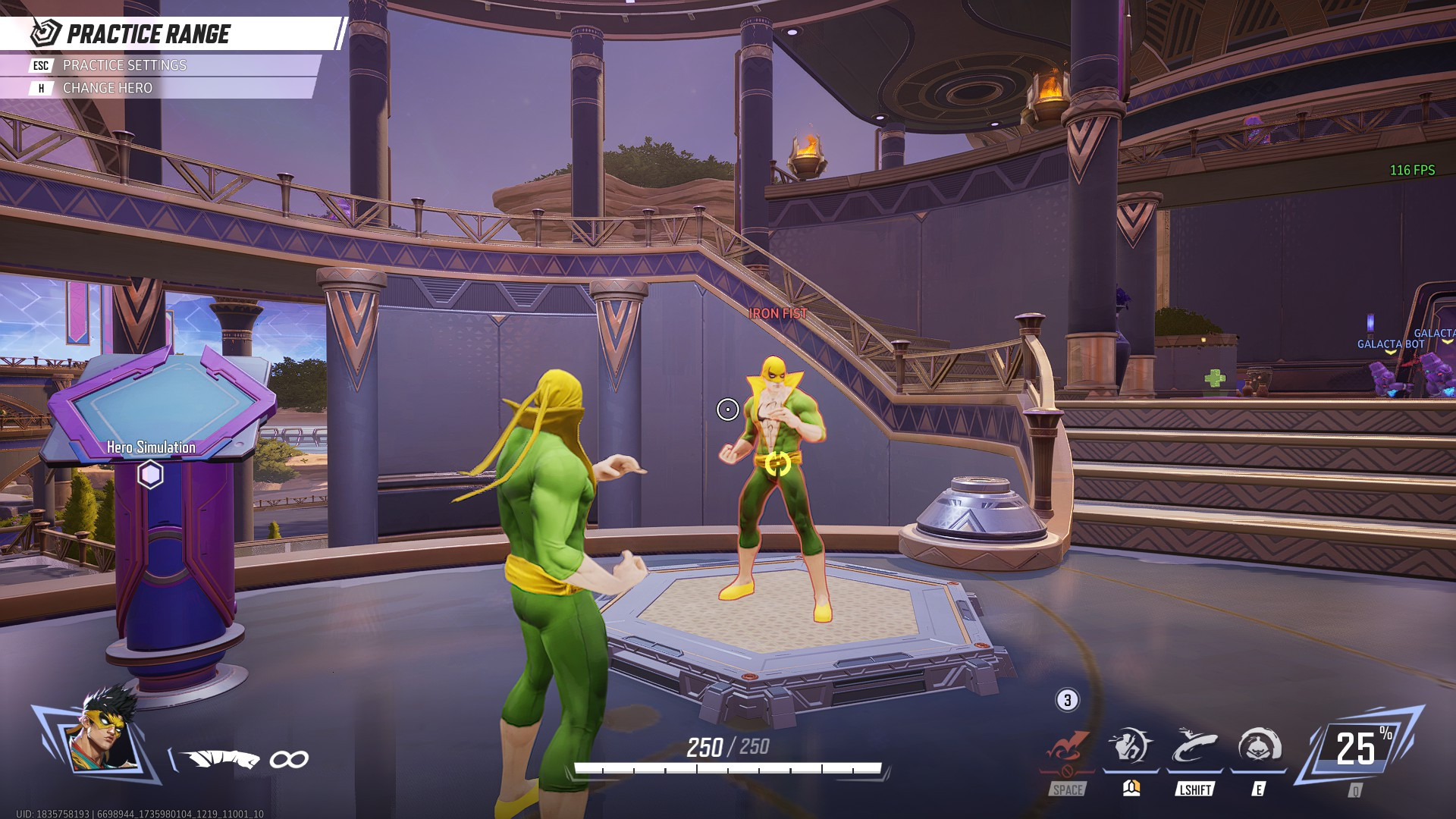Click the ESC key badge for Practice Settings
This screenshot has height=819, width=1456.
39,66
